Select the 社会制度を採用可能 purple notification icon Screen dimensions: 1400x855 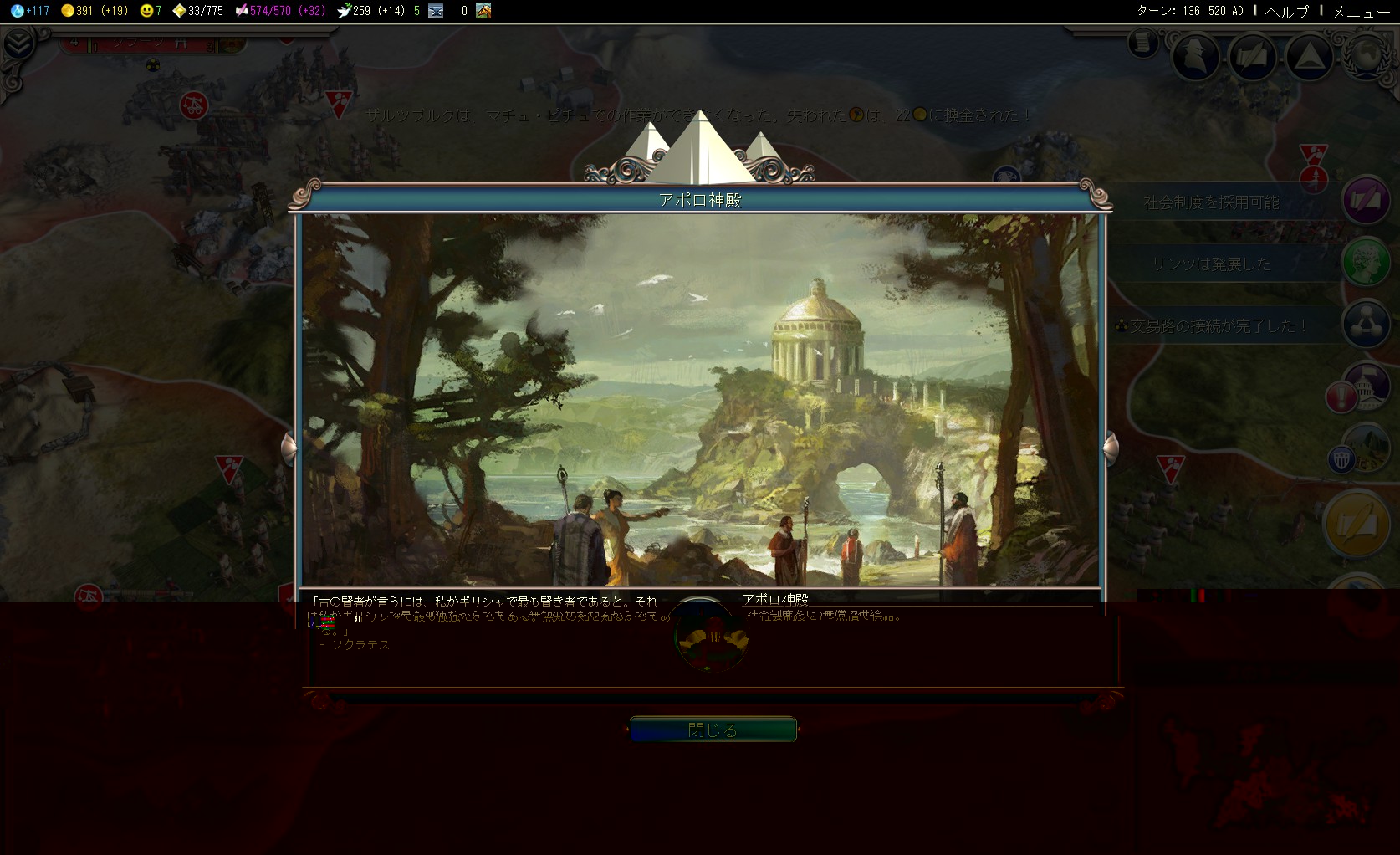tap(1365, 201)
